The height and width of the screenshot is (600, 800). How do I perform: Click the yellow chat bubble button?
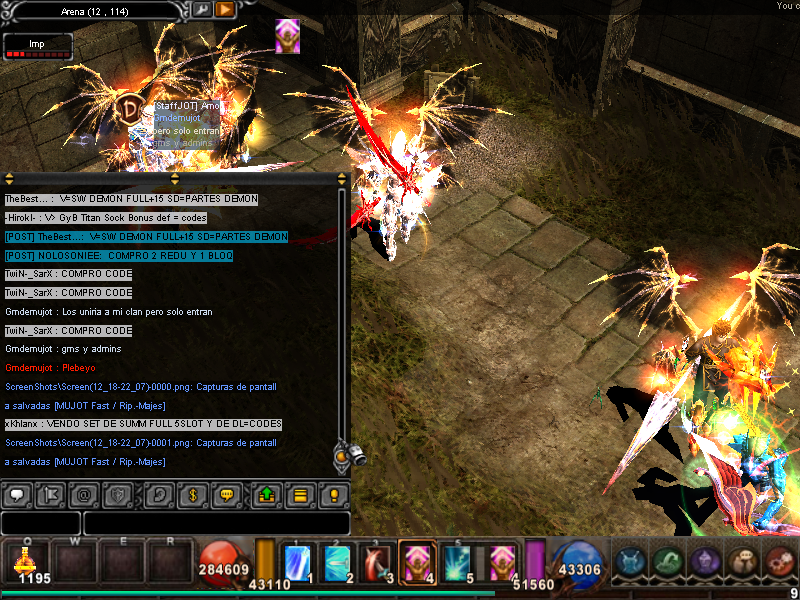click(x=227, y=494)
